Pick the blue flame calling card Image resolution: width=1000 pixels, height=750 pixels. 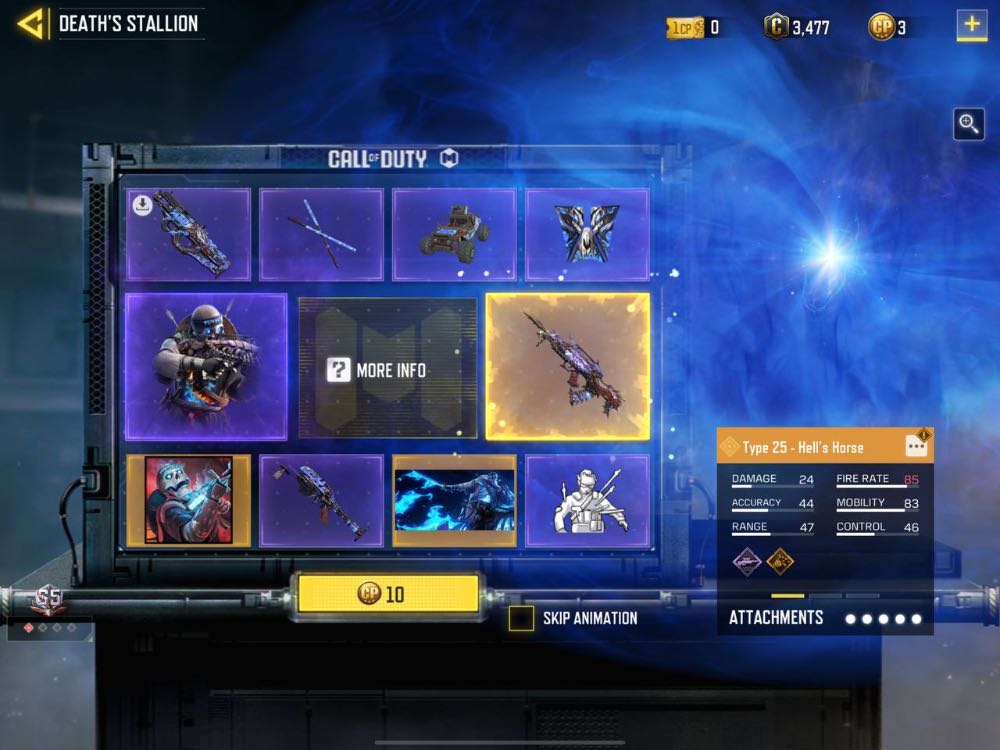pos(454,500)
